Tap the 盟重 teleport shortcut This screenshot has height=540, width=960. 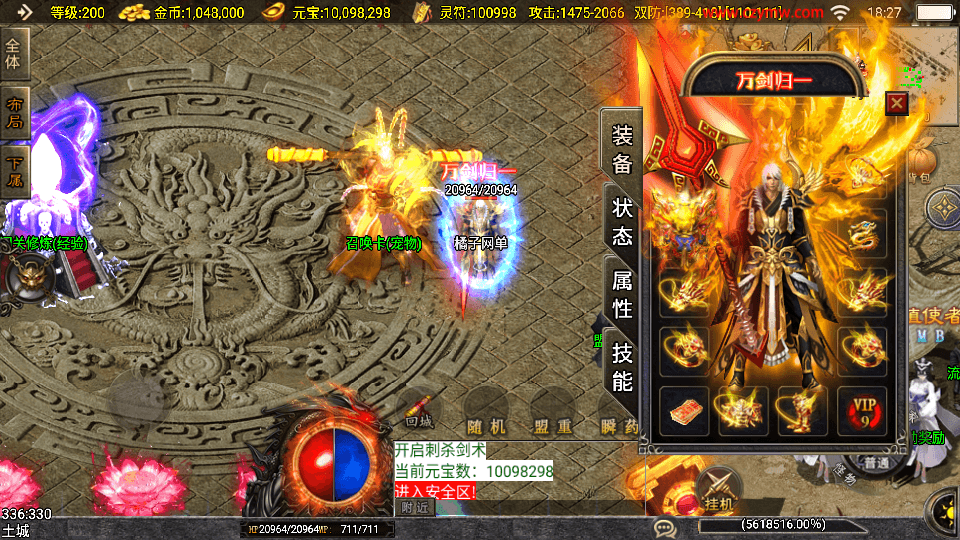pos(552,426)
